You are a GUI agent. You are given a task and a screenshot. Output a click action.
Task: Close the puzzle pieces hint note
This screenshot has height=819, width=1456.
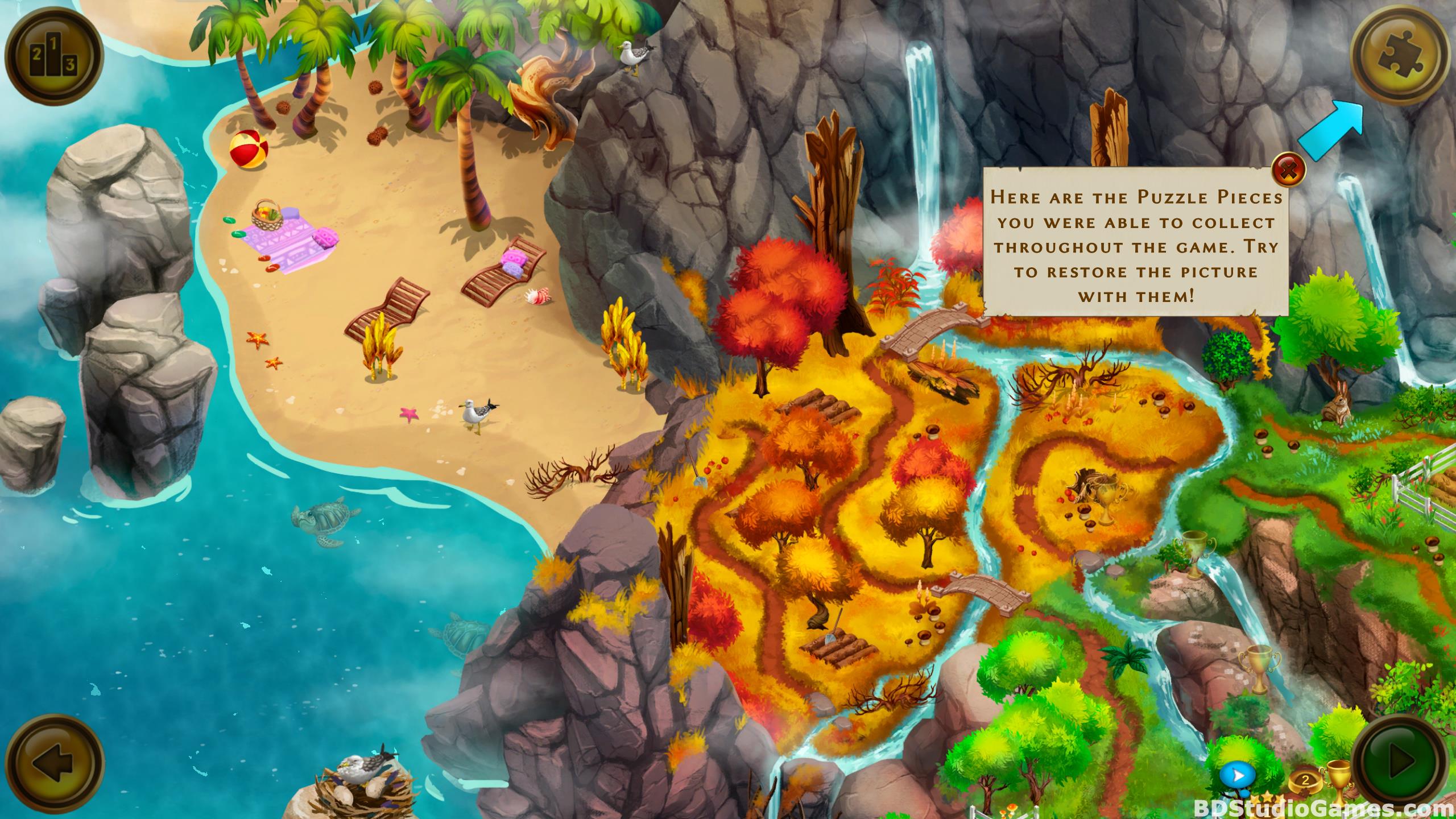(1289, 169)
